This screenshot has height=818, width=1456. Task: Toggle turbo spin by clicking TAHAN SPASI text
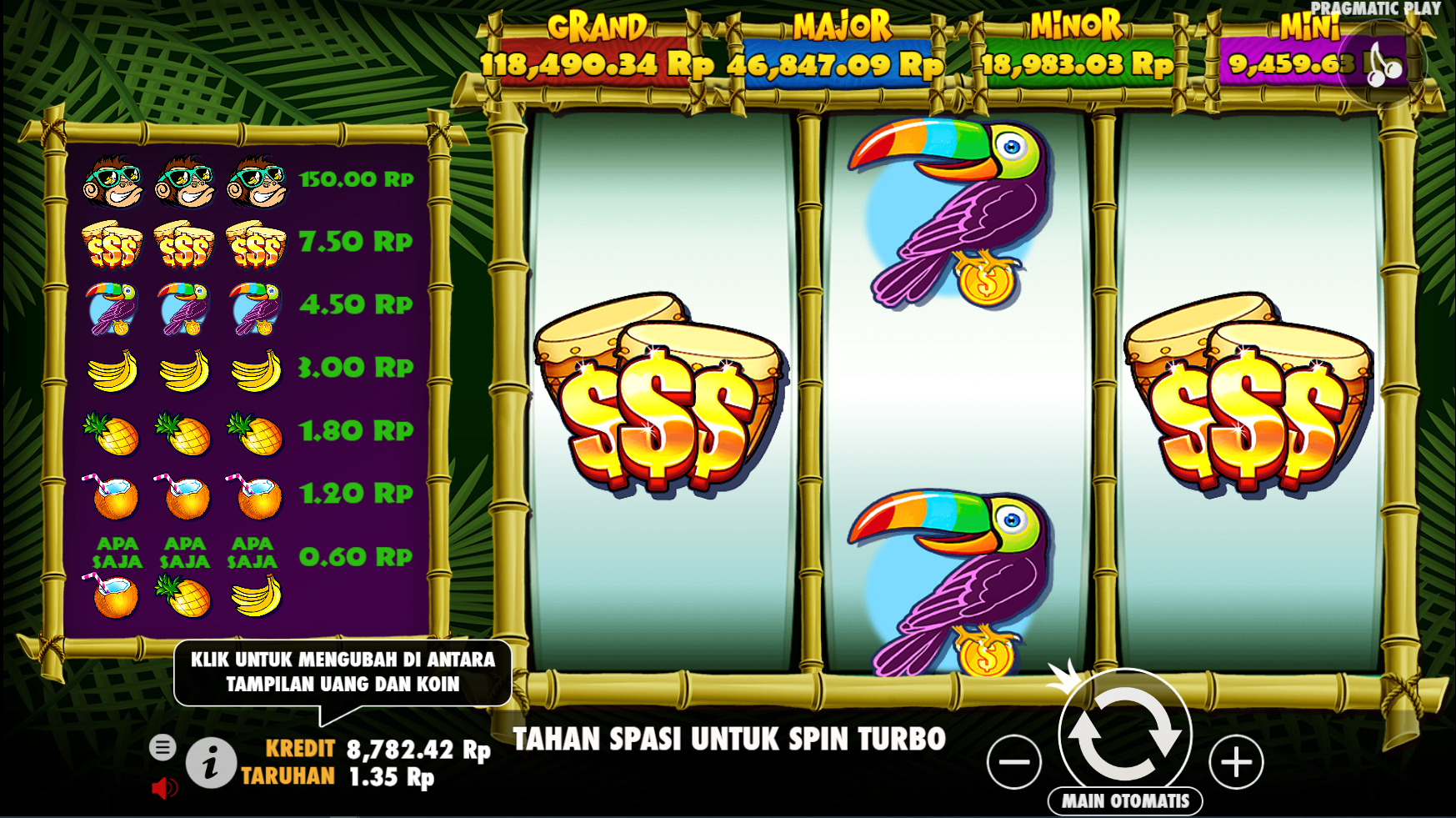click(729, 737)
